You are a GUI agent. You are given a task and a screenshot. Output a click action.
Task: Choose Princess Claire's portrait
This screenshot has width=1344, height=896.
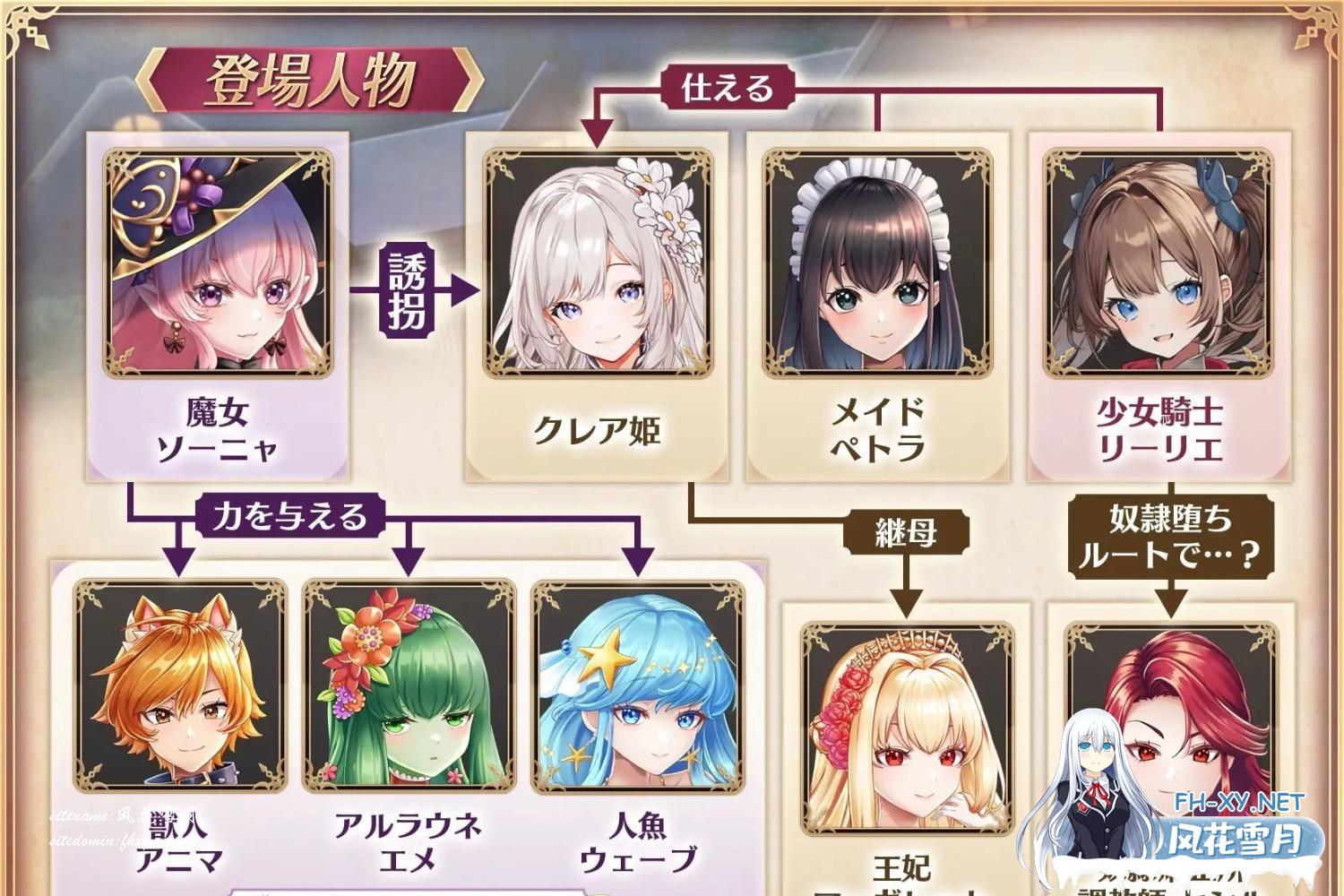(598, 264)
